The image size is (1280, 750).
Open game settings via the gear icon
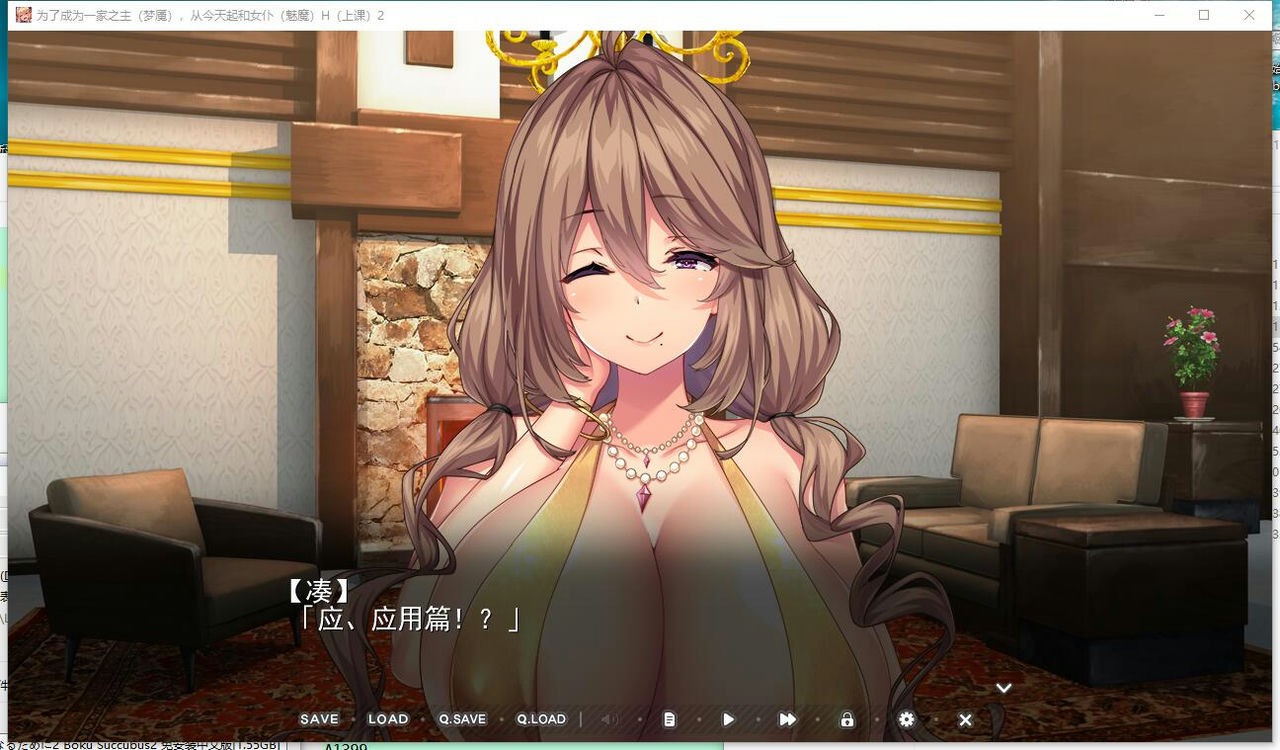[906, 719]
